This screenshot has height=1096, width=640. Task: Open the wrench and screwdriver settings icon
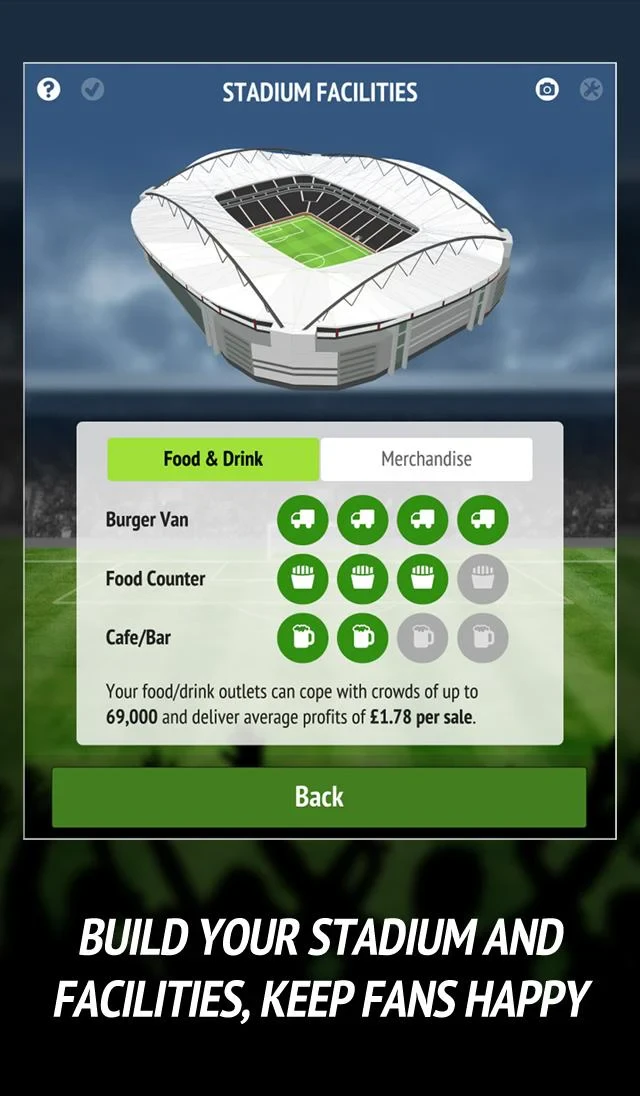[591, 90]
